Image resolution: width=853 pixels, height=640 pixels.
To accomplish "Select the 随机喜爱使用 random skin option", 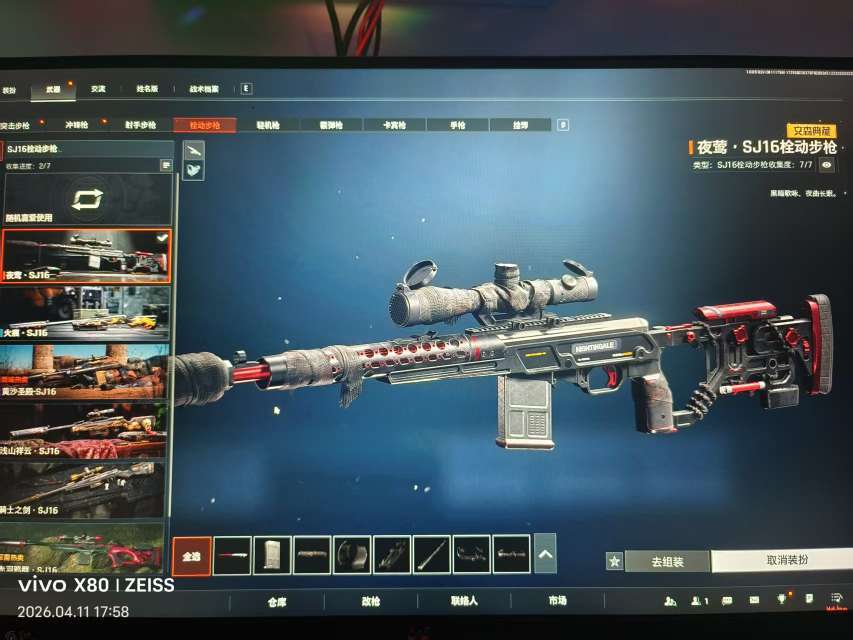I will click(87, 200).
